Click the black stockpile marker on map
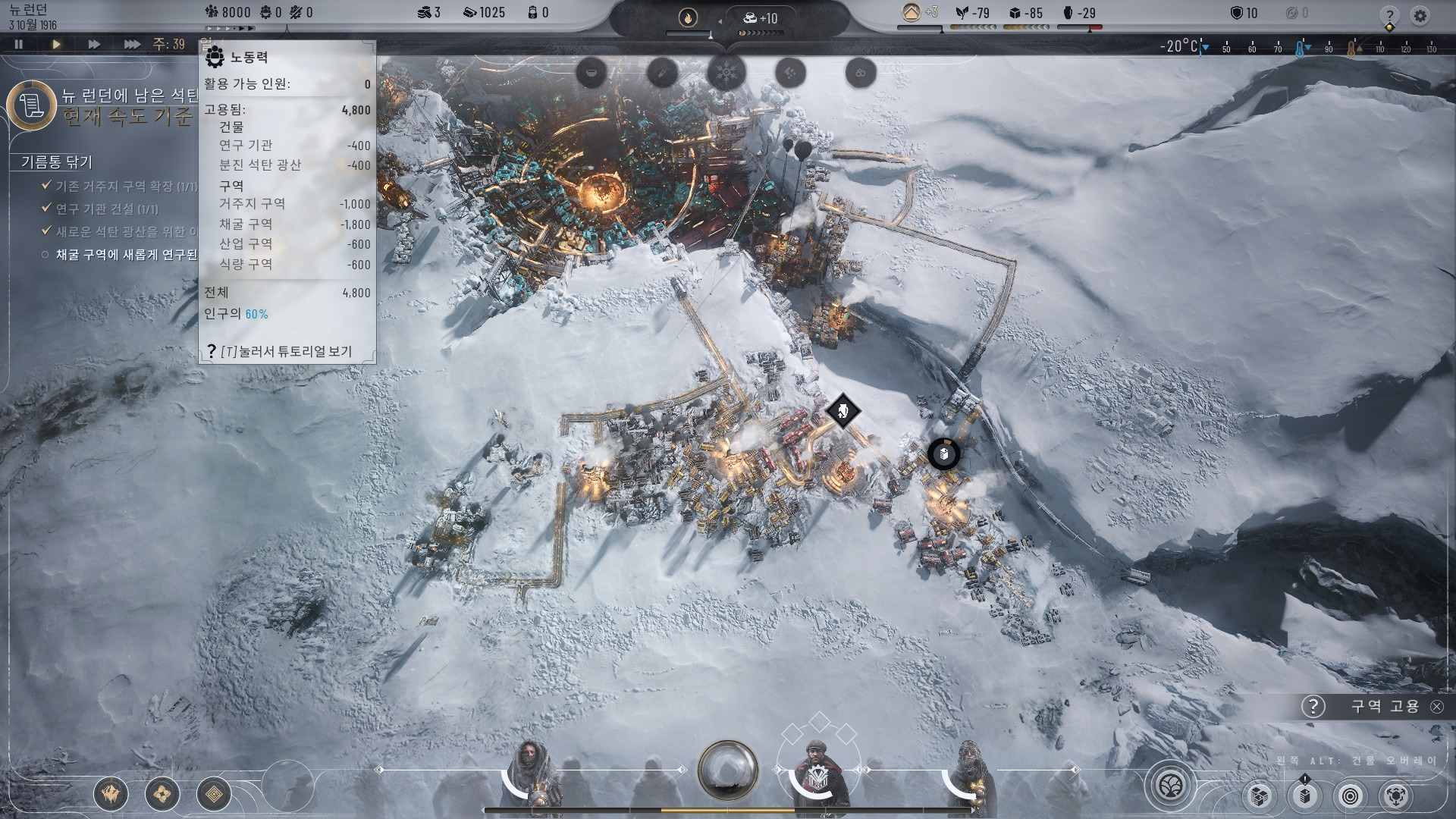The image size is (1456, 819). [x=943, y=454]
